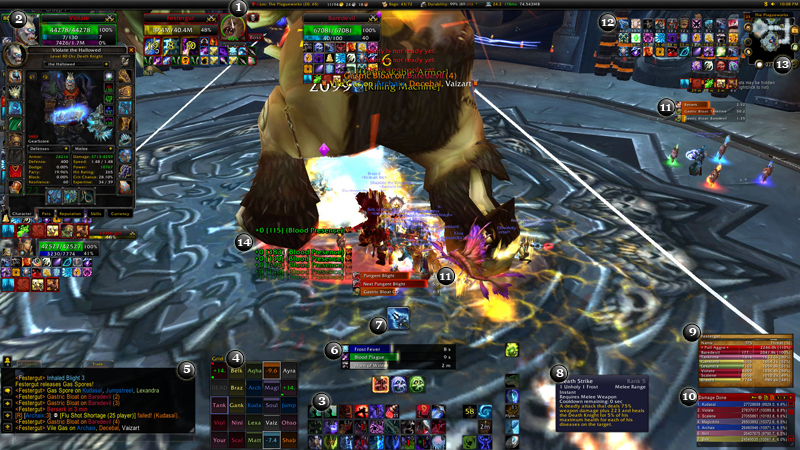Show the Currency tab
Image resolution: width=800 pixels, height=450 pixels.
click(120, 213)
